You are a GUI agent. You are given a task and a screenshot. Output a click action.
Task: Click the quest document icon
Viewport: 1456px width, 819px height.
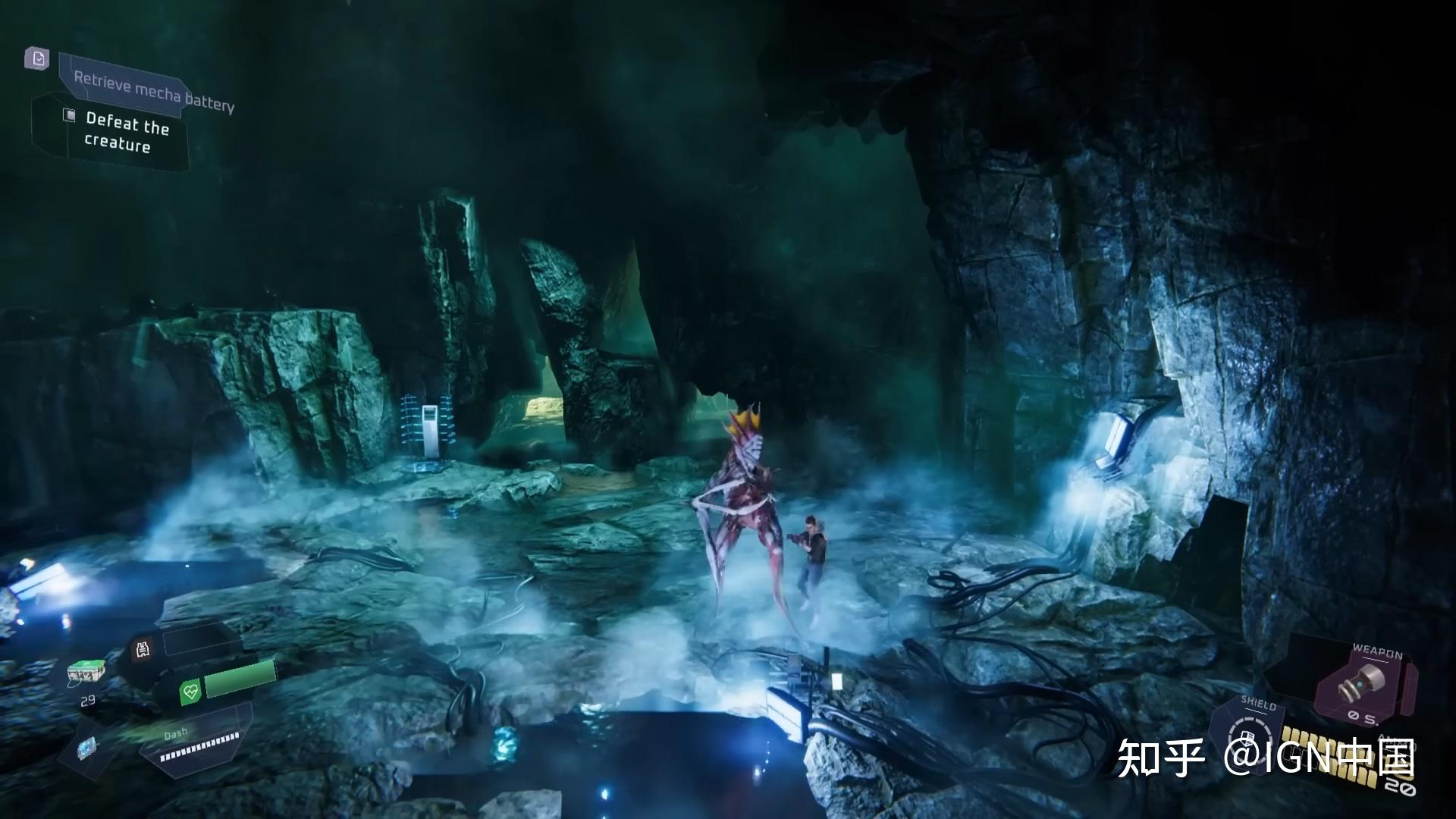36,58
